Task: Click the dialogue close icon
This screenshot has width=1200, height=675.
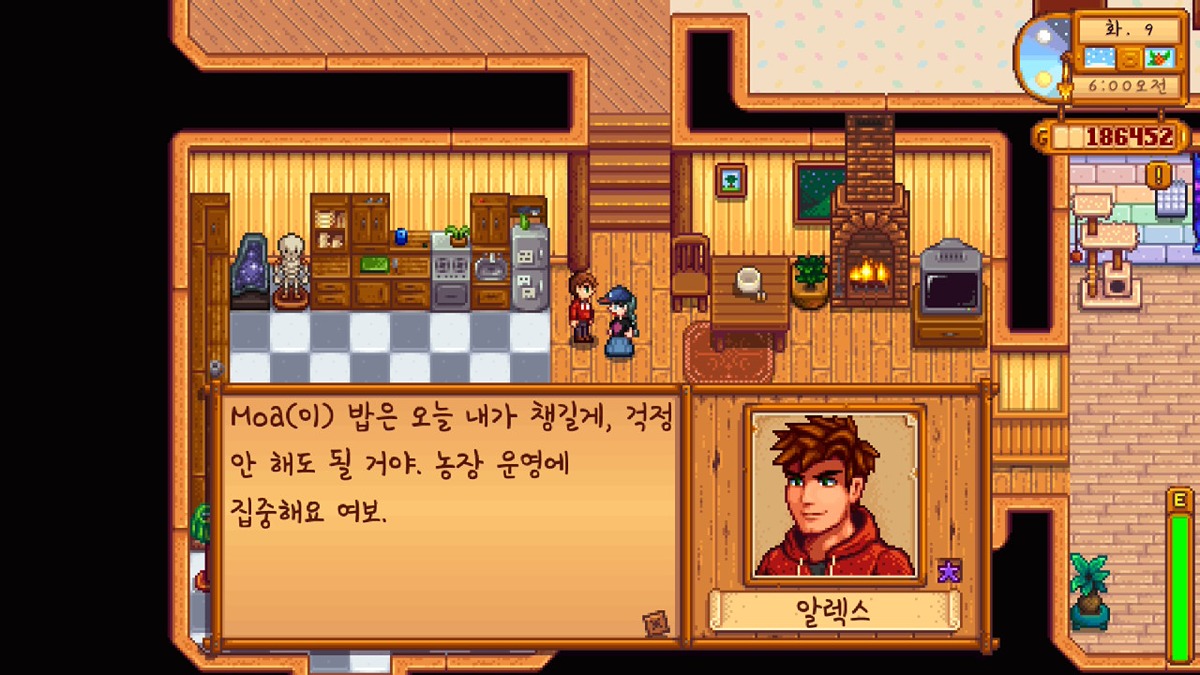Action: click(654, 622)
